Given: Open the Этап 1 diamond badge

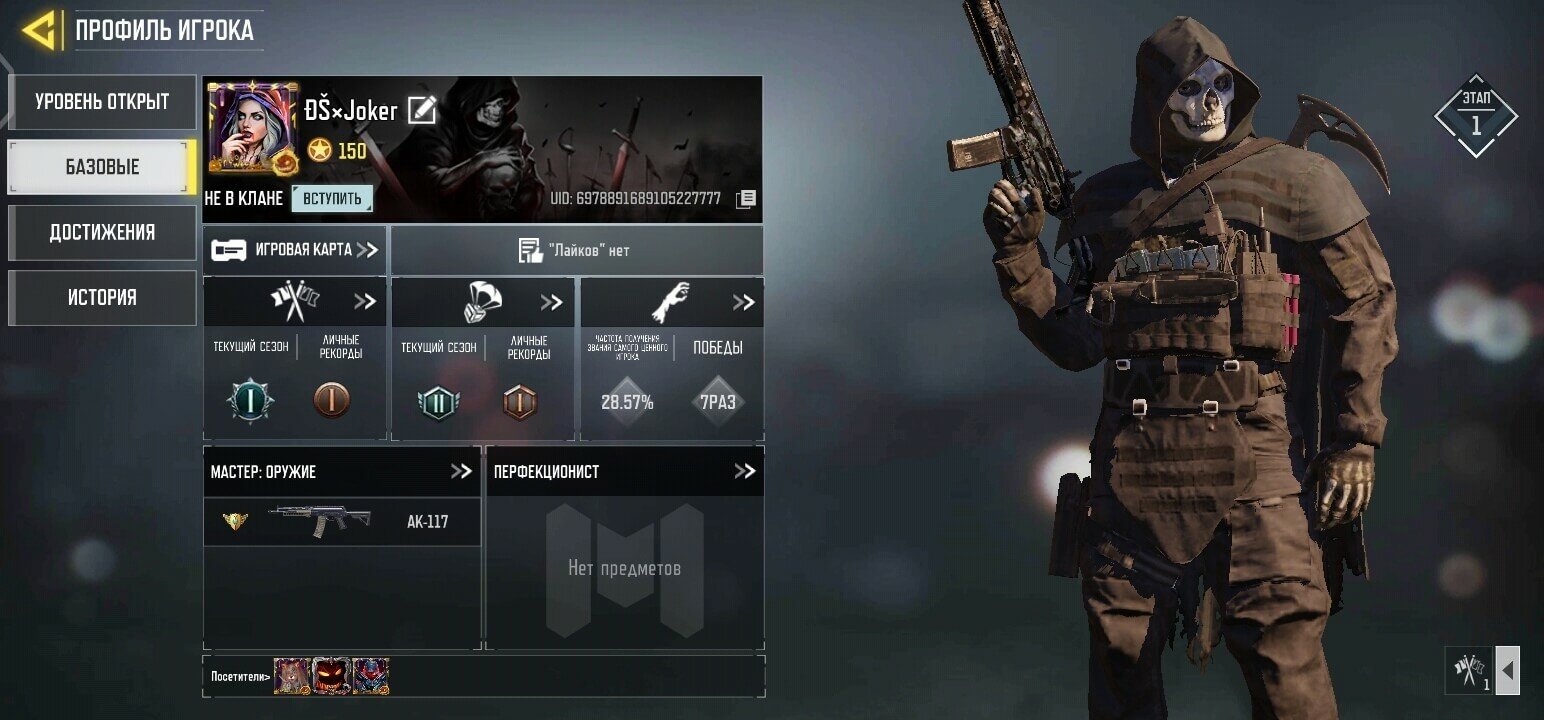Looking at the screenshot, I should (1475, 116).
